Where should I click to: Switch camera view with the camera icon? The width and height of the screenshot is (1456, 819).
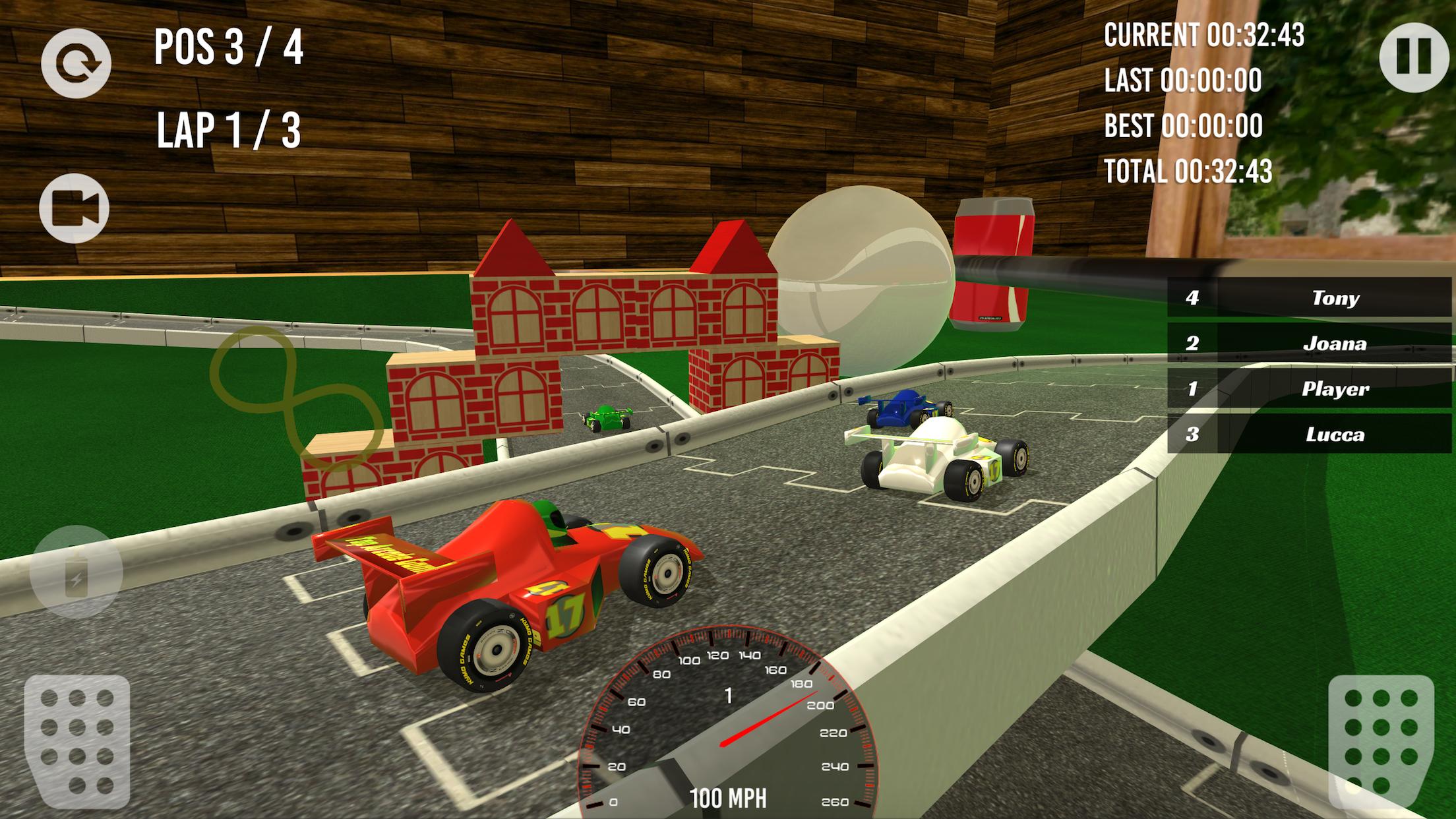tap(75, 206)
